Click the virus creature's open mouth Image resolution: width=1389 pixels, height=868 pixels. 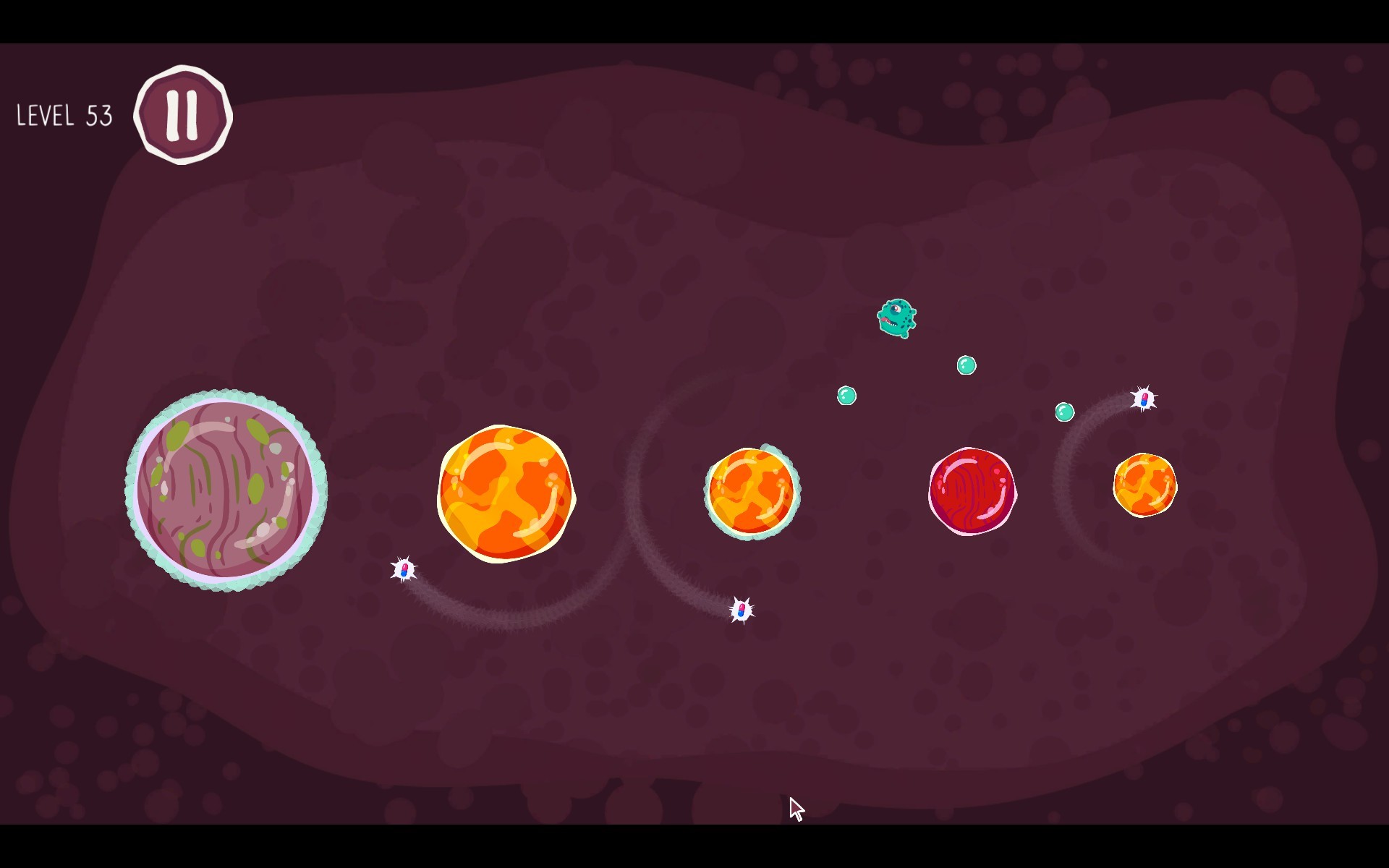click(x=891, y=322)
